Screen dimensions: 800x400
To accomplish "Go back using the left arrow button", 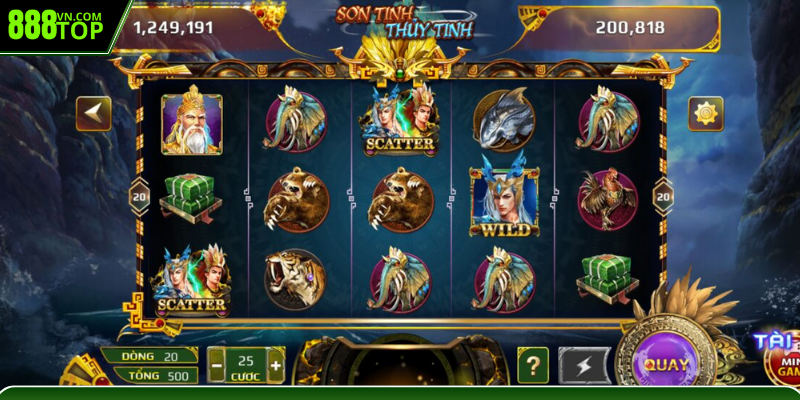I will pos(94,113).
